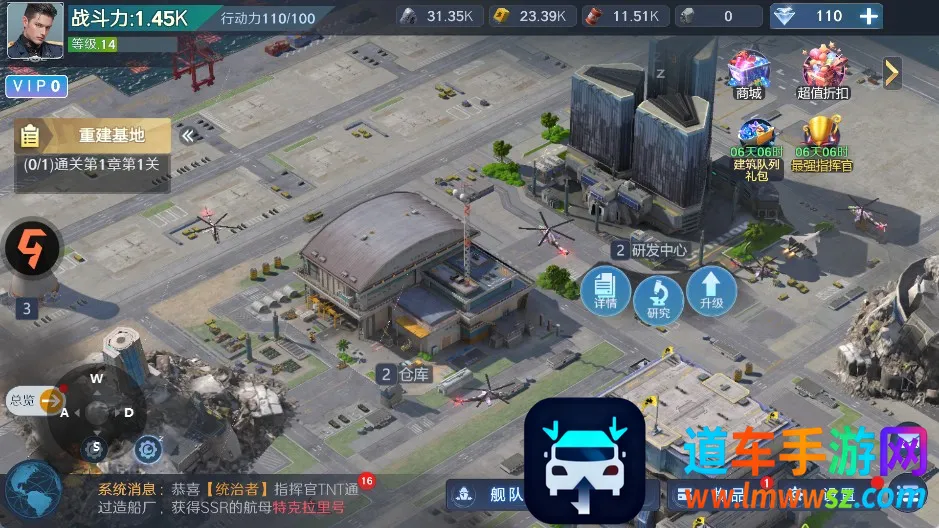Select the 仓库 warehouse label
Screen dimensions: 939x528
coord(405,375)
